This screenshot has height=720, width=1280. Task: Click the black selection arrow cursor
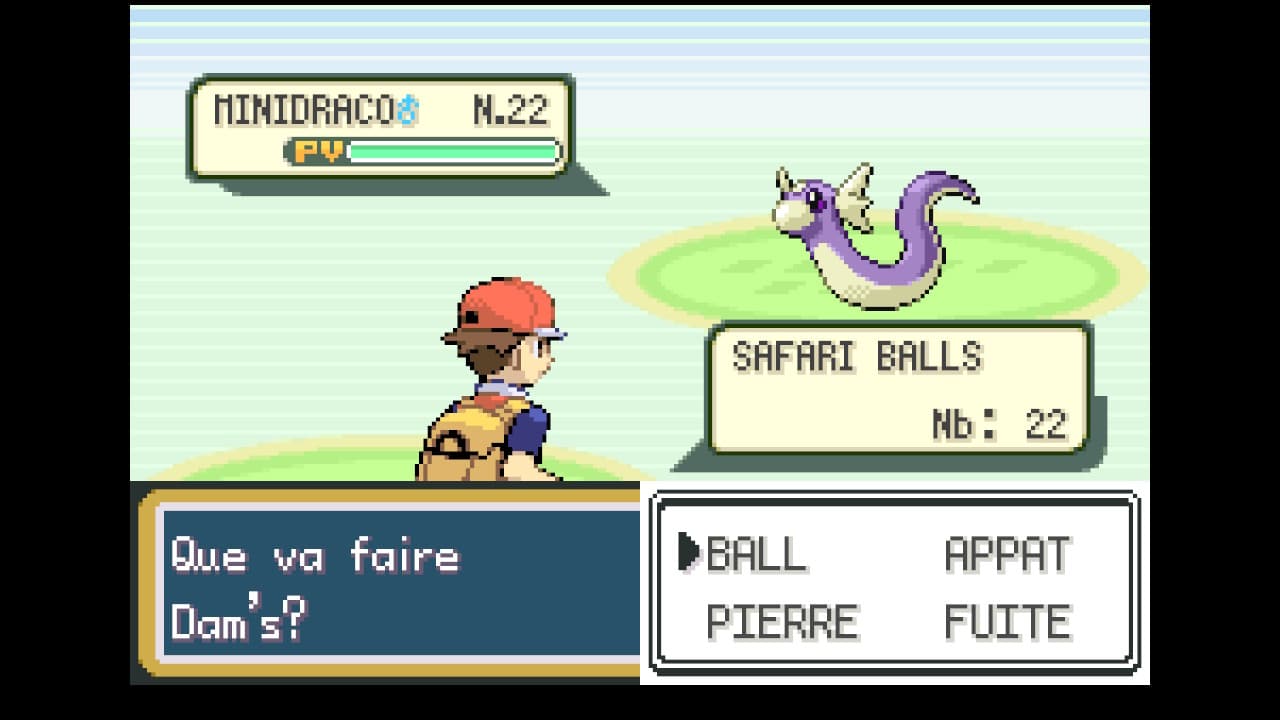click(687, 550)
